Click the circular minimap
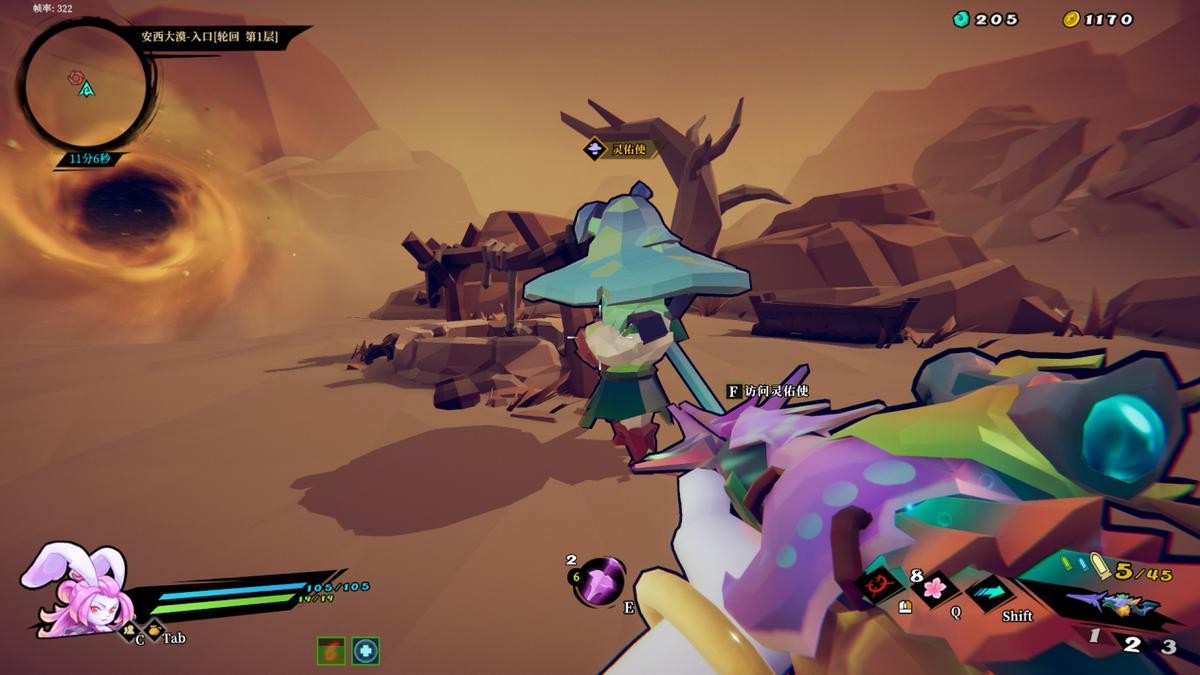Screen dimensions: 1200x675 coord(87,87)
